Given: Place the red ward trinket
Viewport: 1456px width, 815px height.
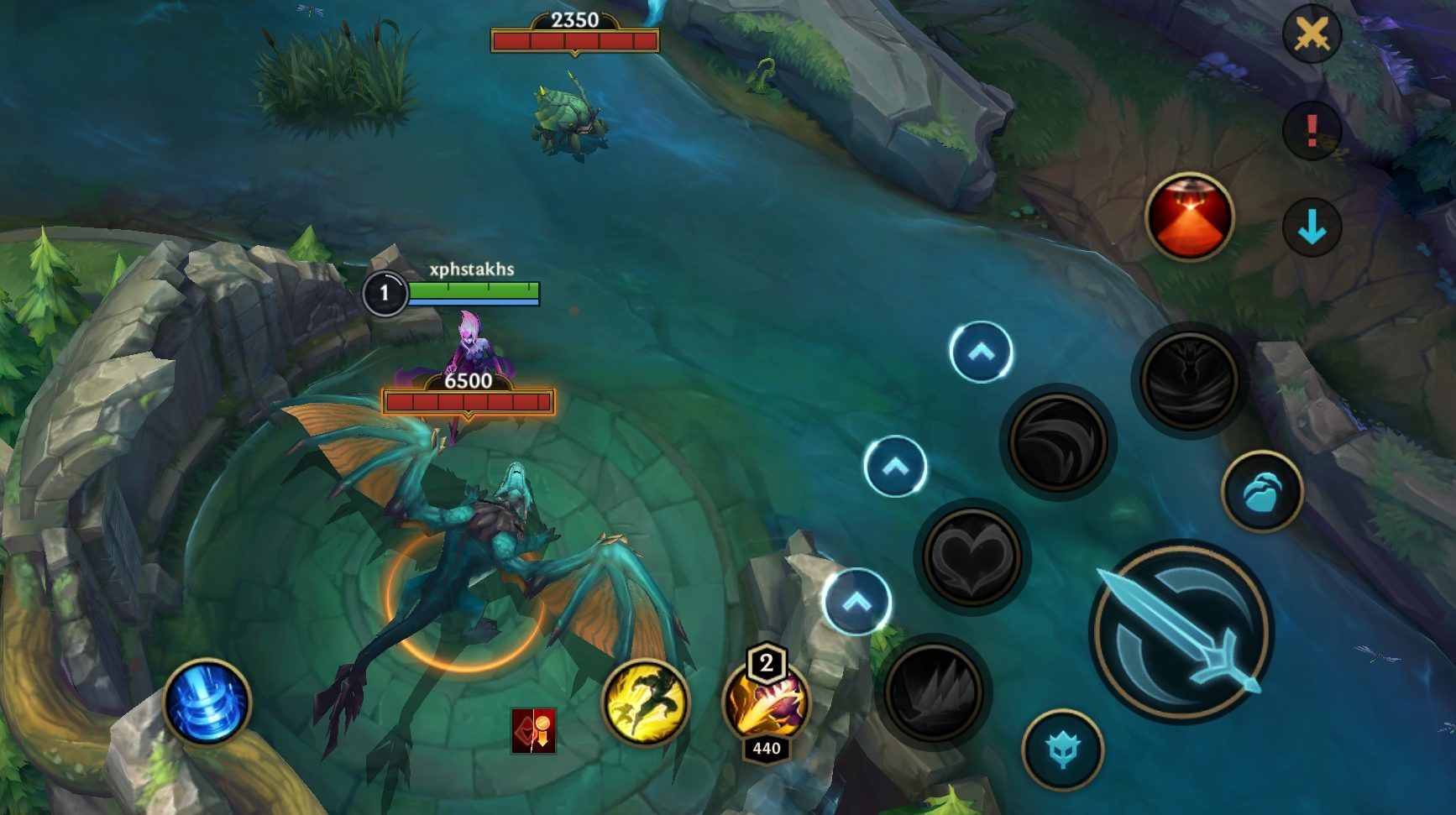Looking at the screenshot, I should coord(1189,217).
